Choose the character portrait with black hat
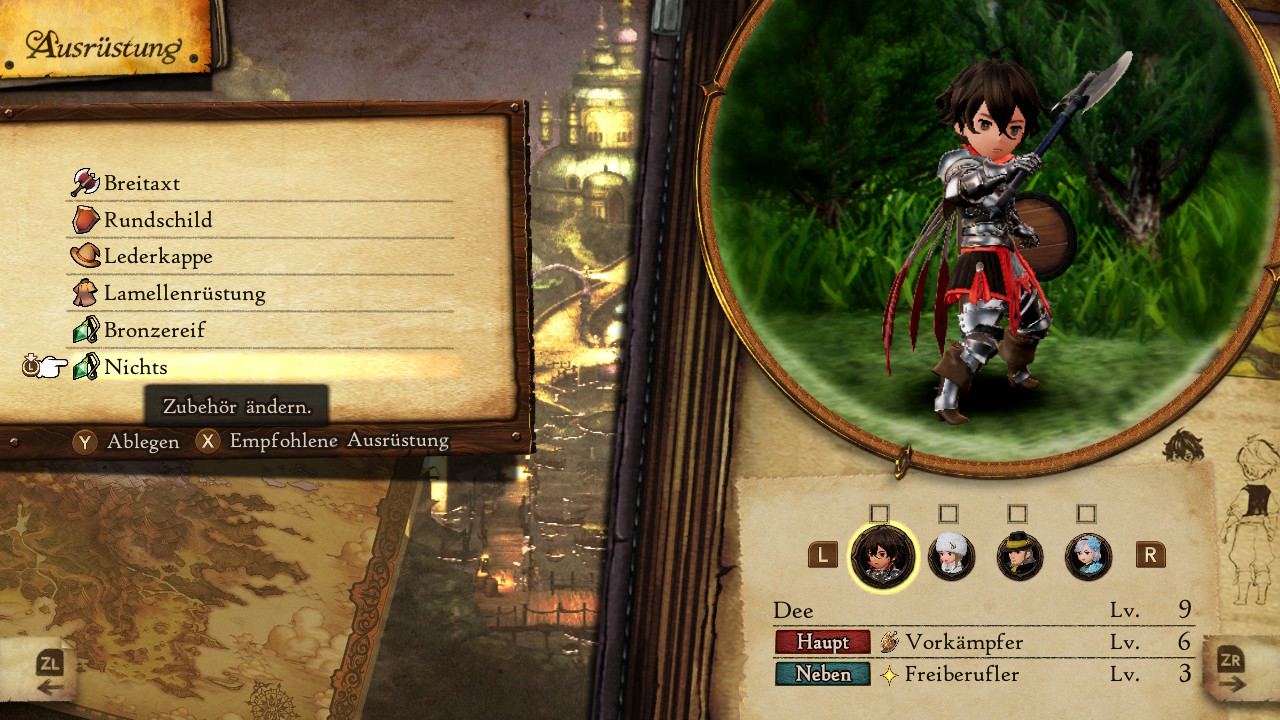The height and width of the screenshot is (720, 1280). 1020,556
